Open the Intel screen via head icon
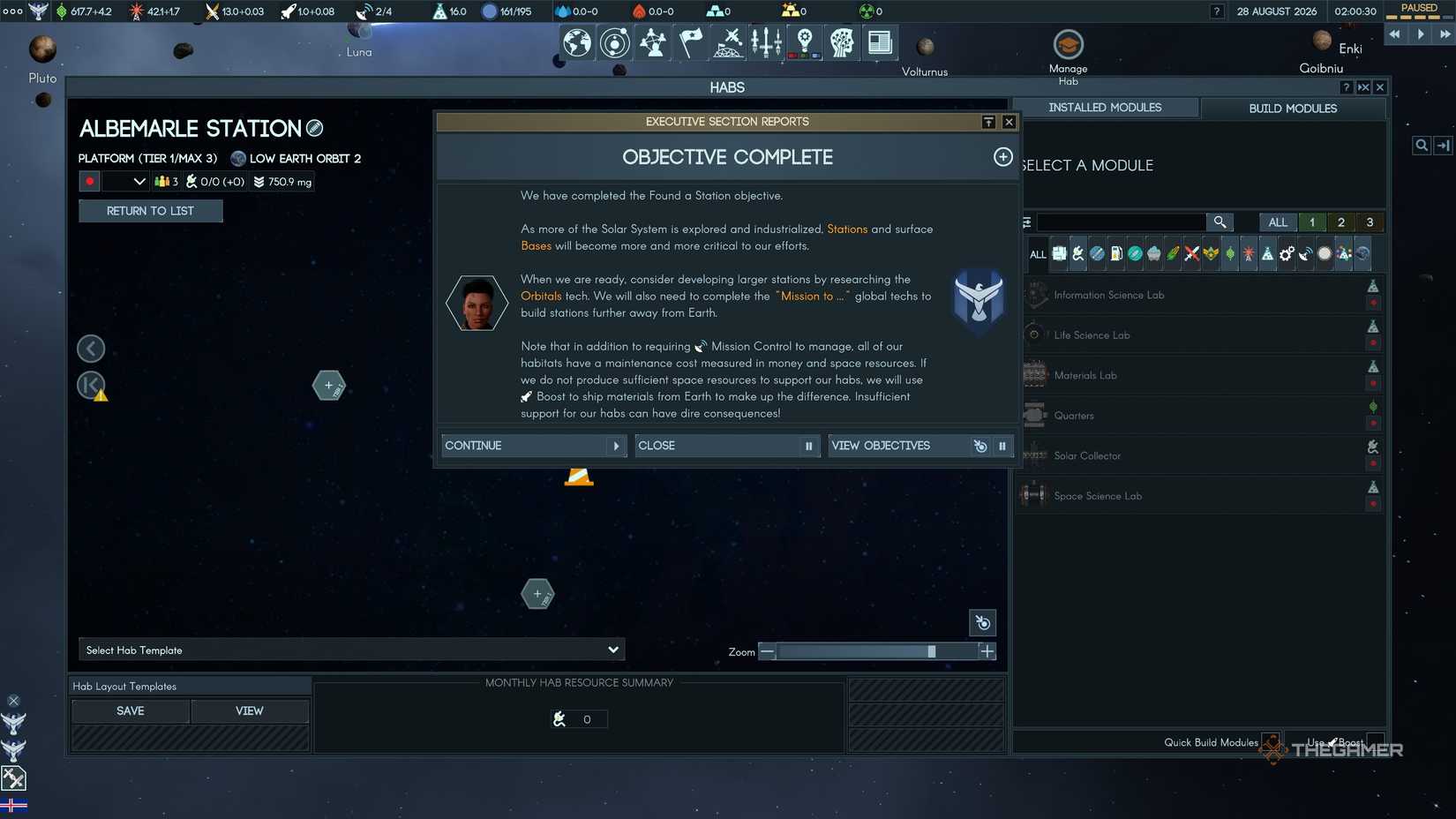This screenshot has width=1456, height=819. pos(842,41)
